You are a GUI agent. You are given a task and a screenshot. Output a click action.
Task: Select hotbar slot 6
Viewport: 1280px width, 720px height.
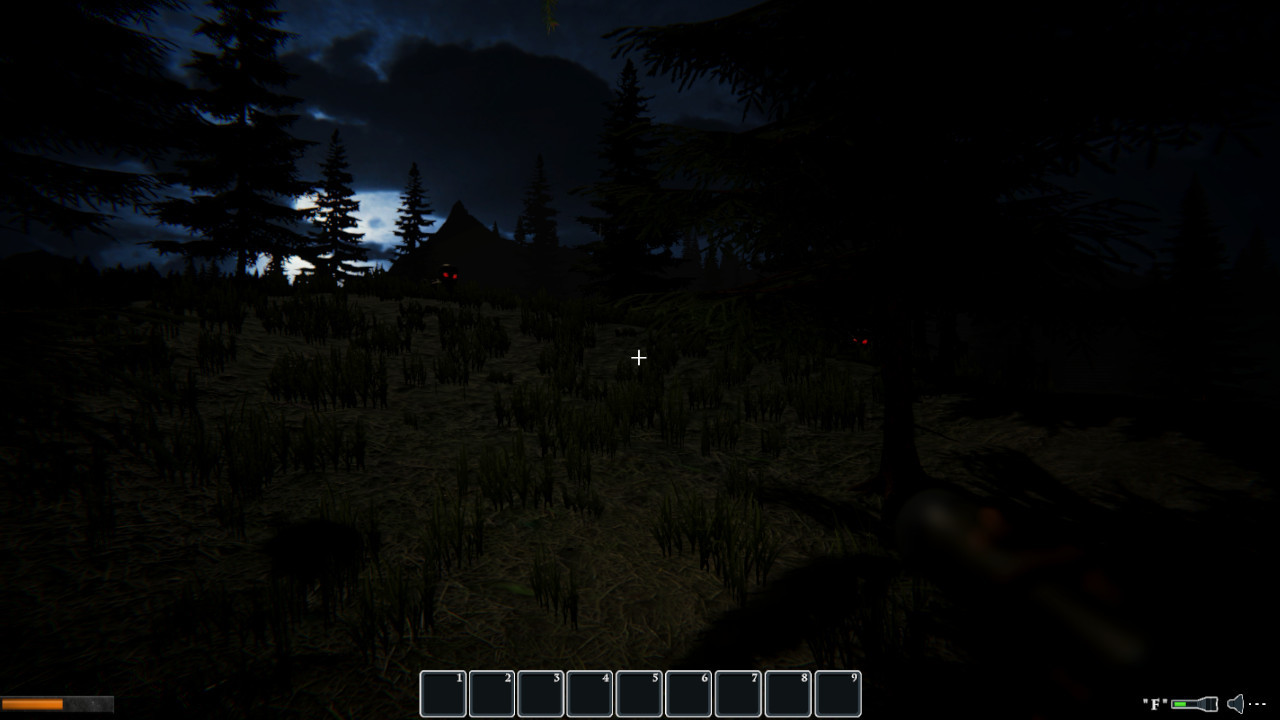(x=687, y=693)
